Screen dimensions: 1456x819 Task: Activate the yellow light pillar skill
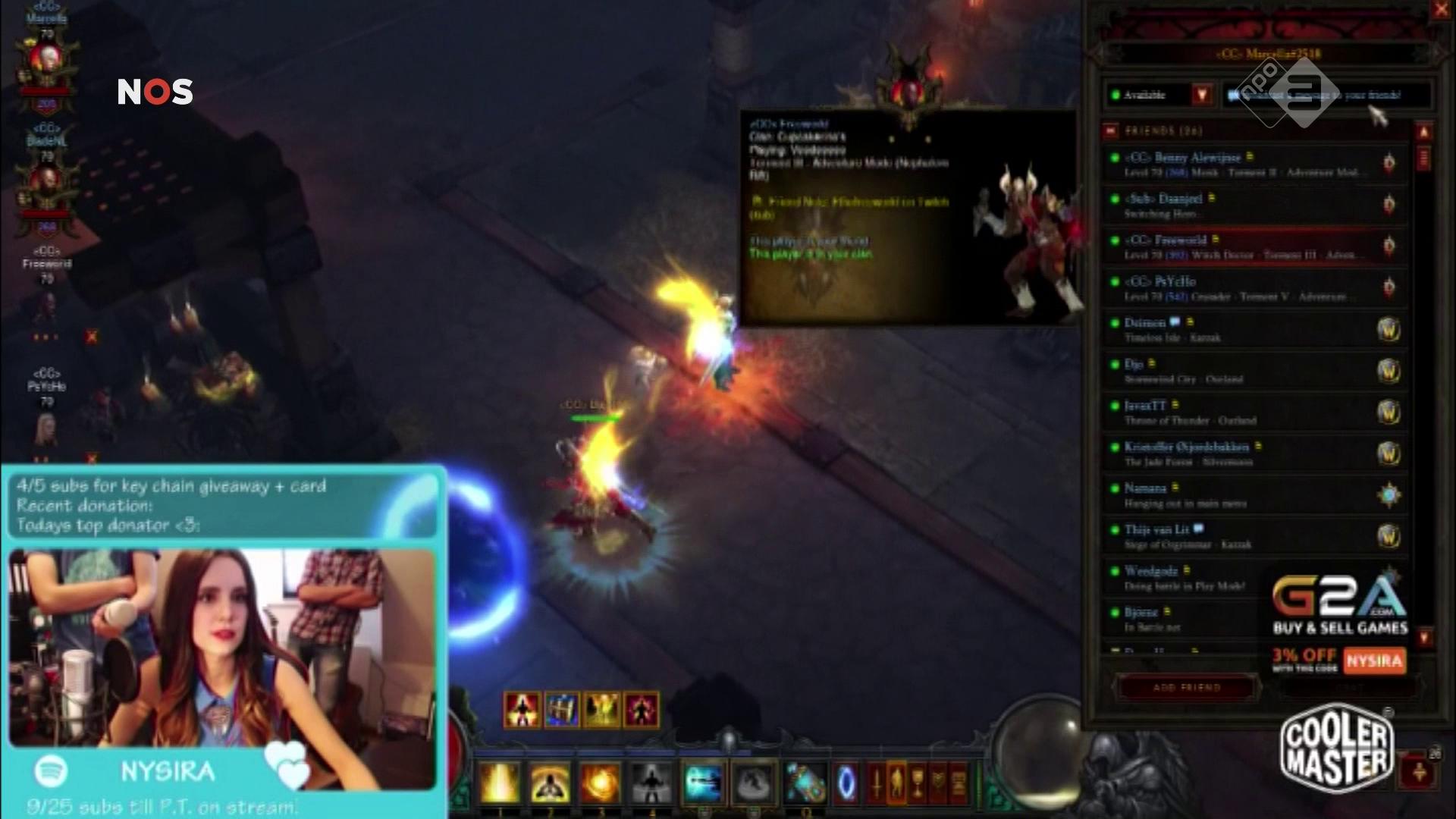[499, 783]
